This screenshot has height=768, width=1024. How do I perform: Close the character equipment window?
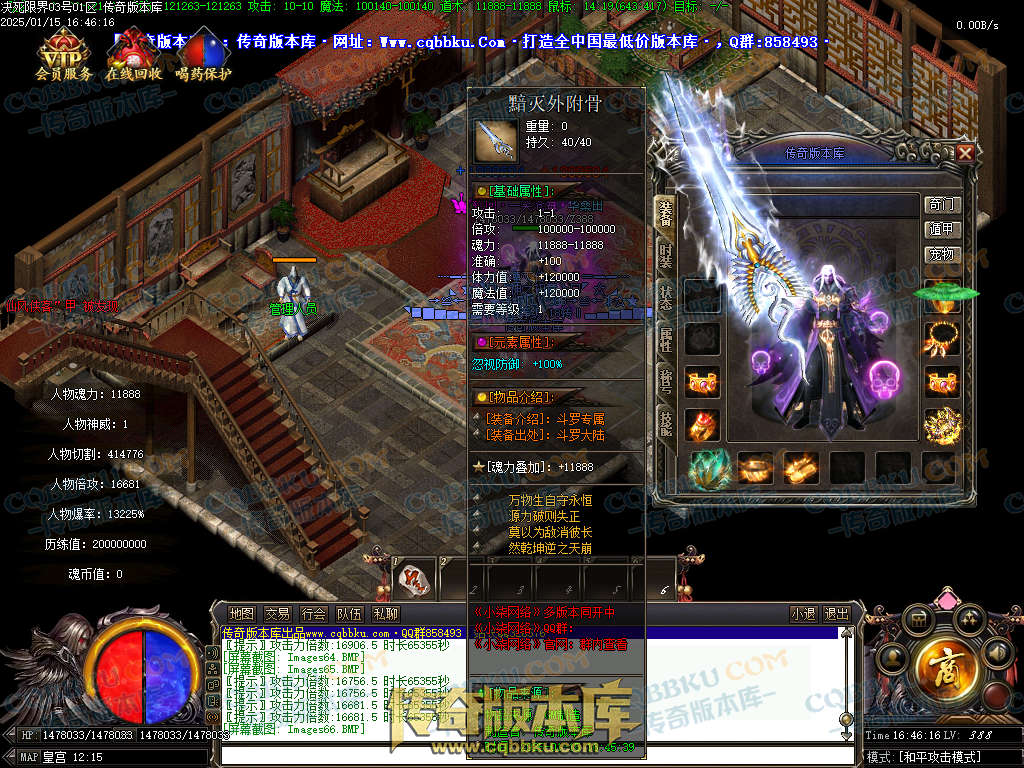(965, 153)
